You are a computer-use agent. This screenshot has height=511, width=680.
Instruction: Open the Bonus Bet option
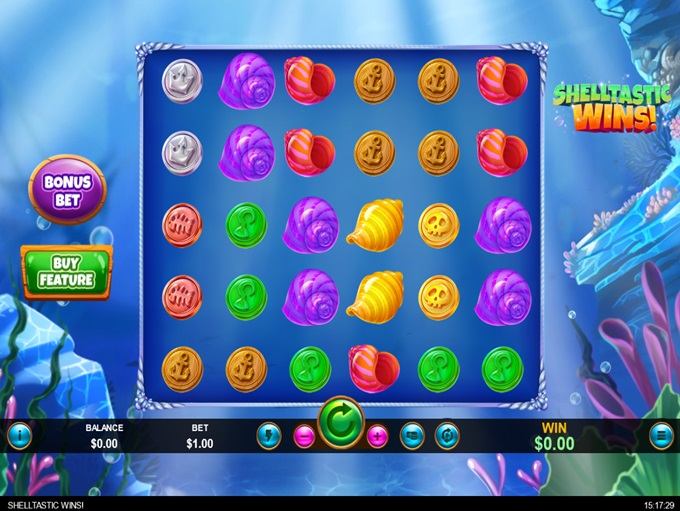click(x=67, y=189)
